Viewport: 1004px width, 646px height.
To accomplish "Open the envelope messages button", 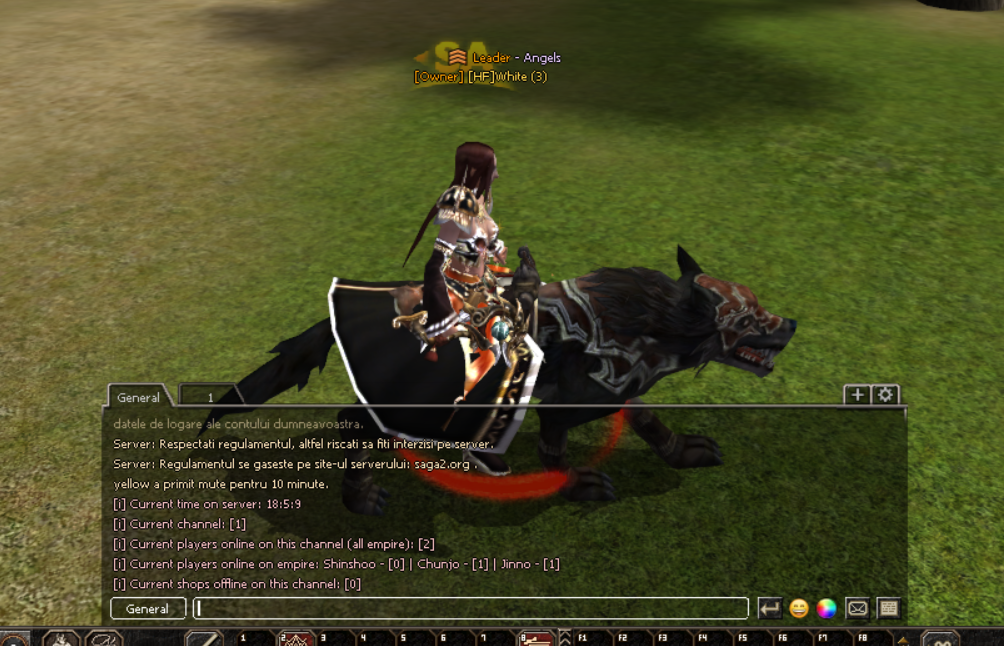I will click(x=857, y=608).
